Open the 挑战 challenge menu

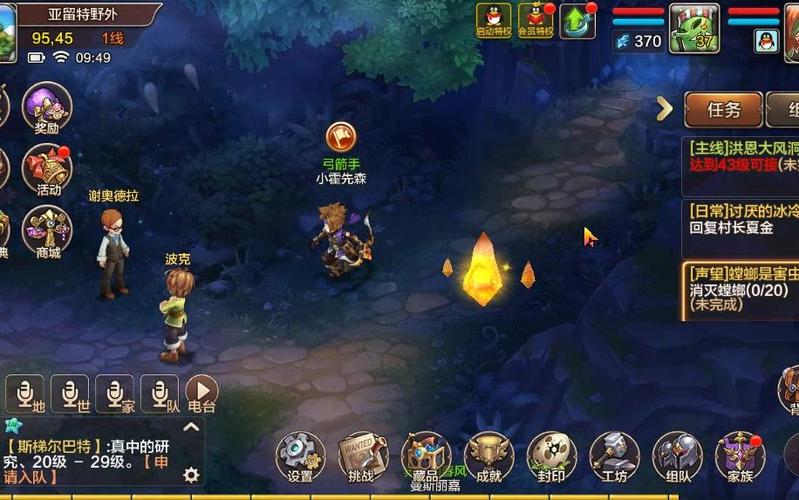click(x=362, y=457)
